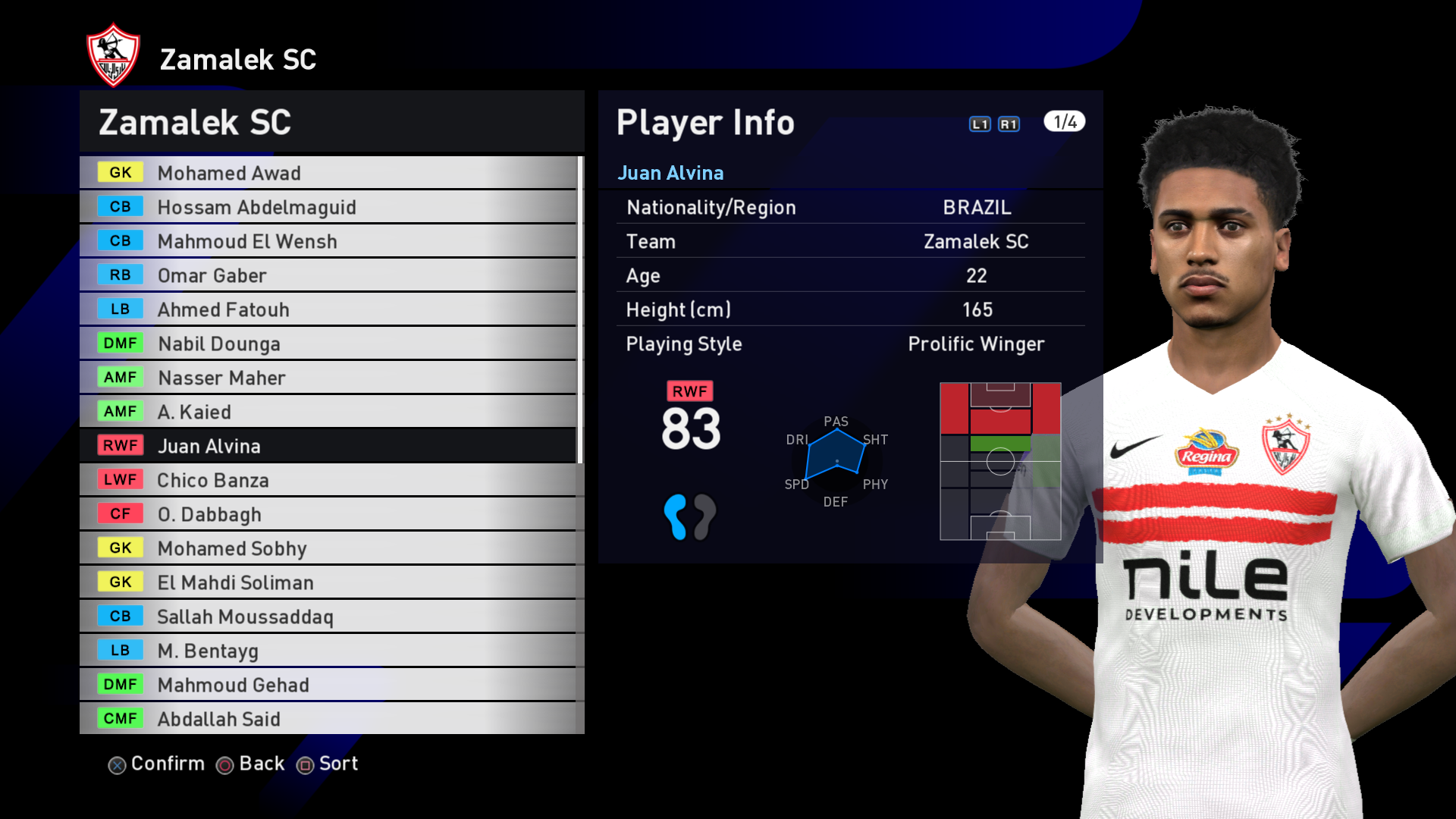Pick Mahmoud El Wensh row
This screenshot has height=819, width=1456.
[x=328, y=241]
